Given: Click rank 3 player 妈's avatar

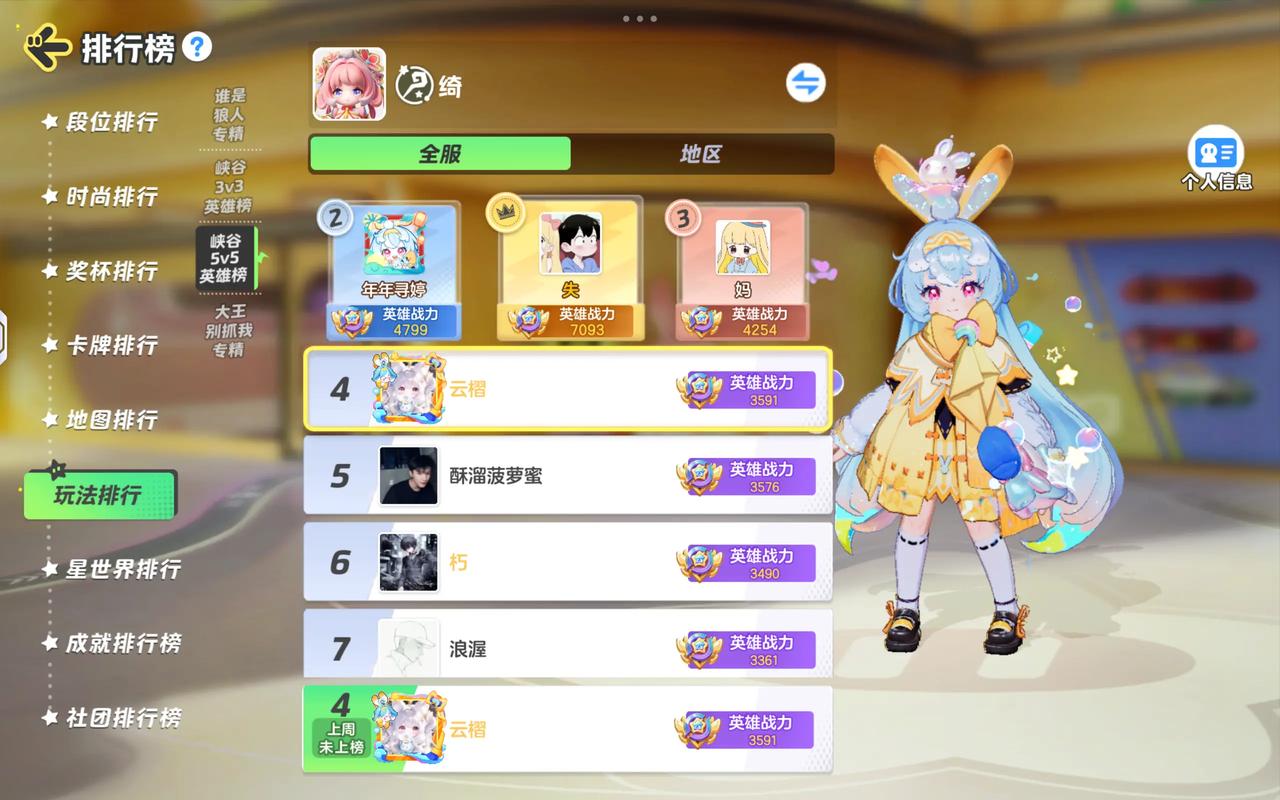Looking at the screenshot, I should pos(744,247).
